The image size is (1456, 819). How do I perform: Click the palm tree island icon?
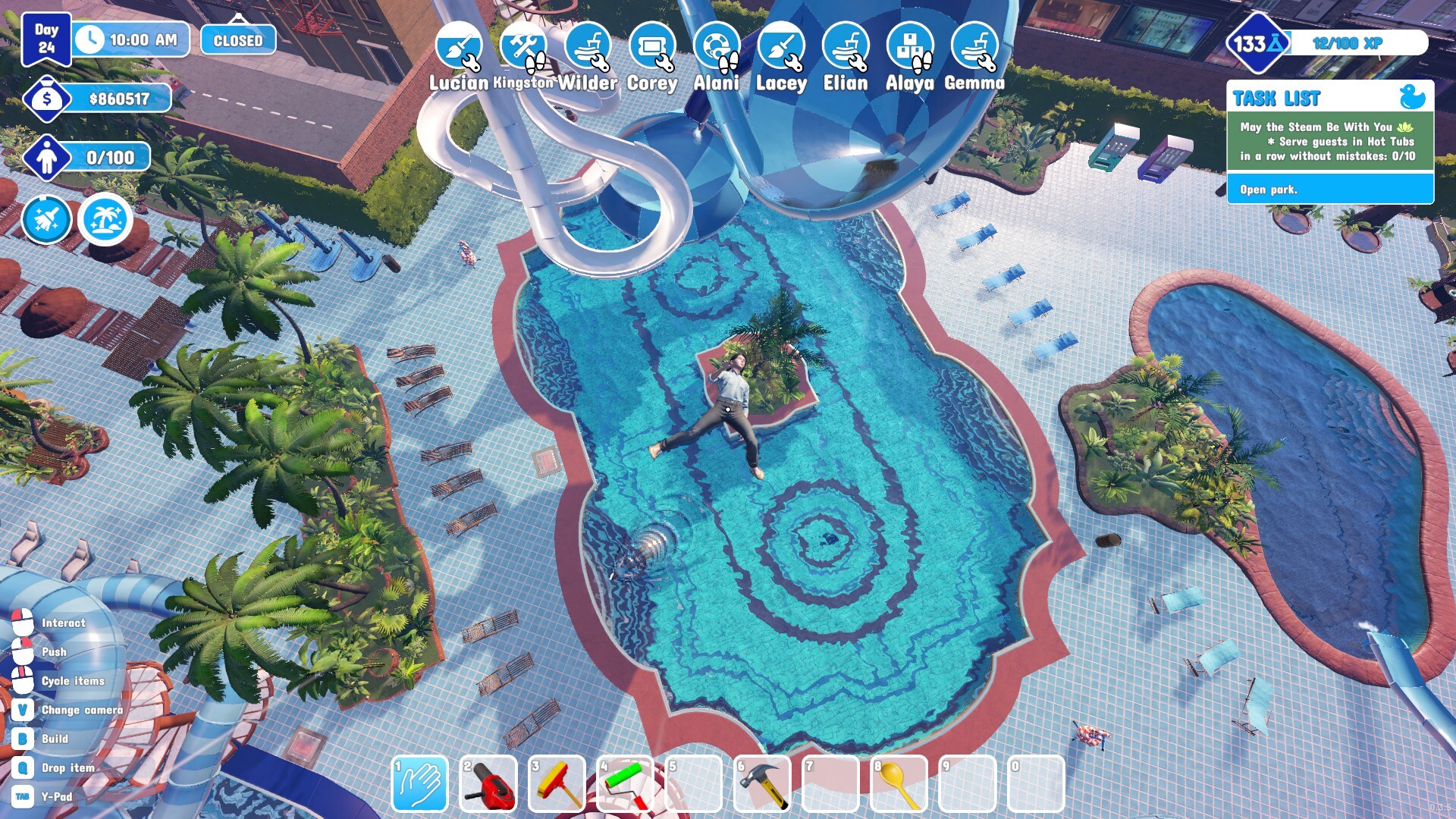pyautogui.click(x=105, y=221)
